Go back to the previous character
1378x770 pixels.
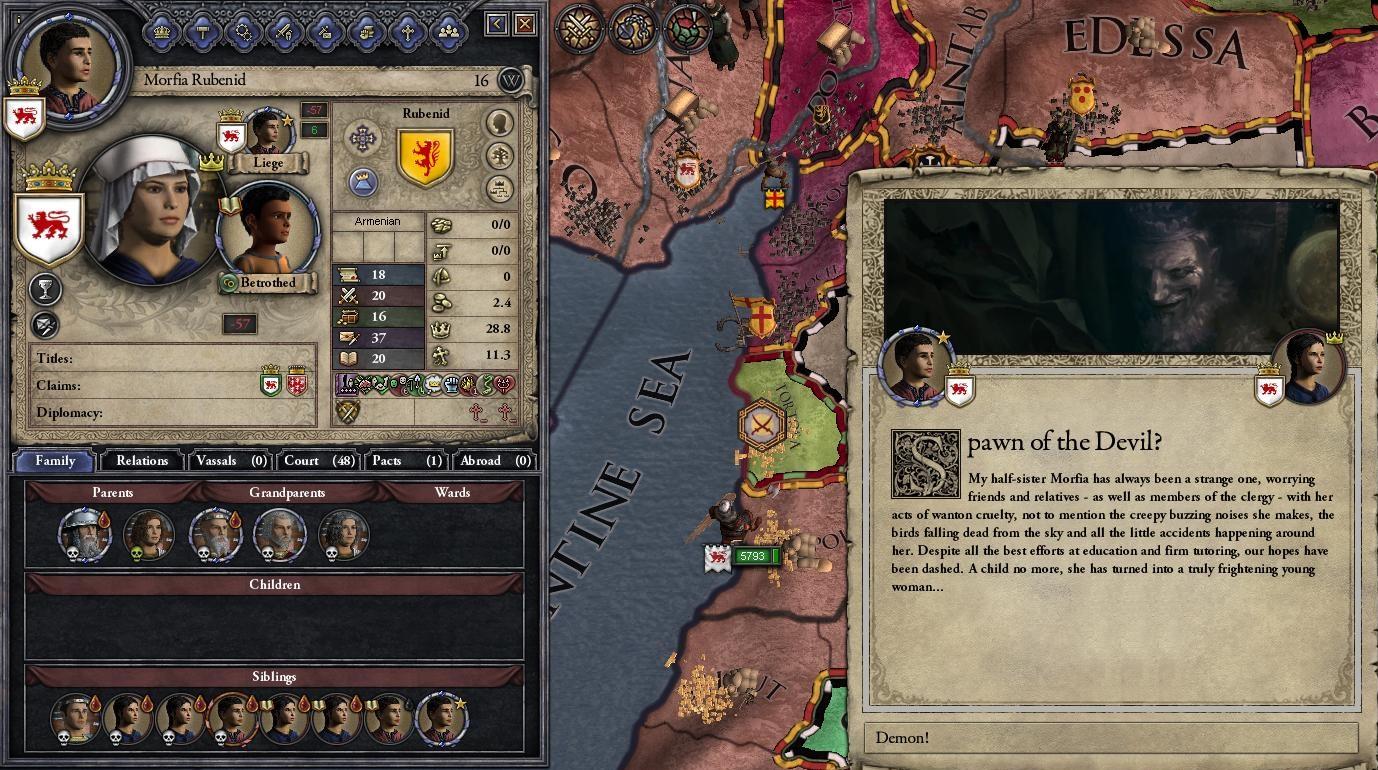click(x=497, y=24)
